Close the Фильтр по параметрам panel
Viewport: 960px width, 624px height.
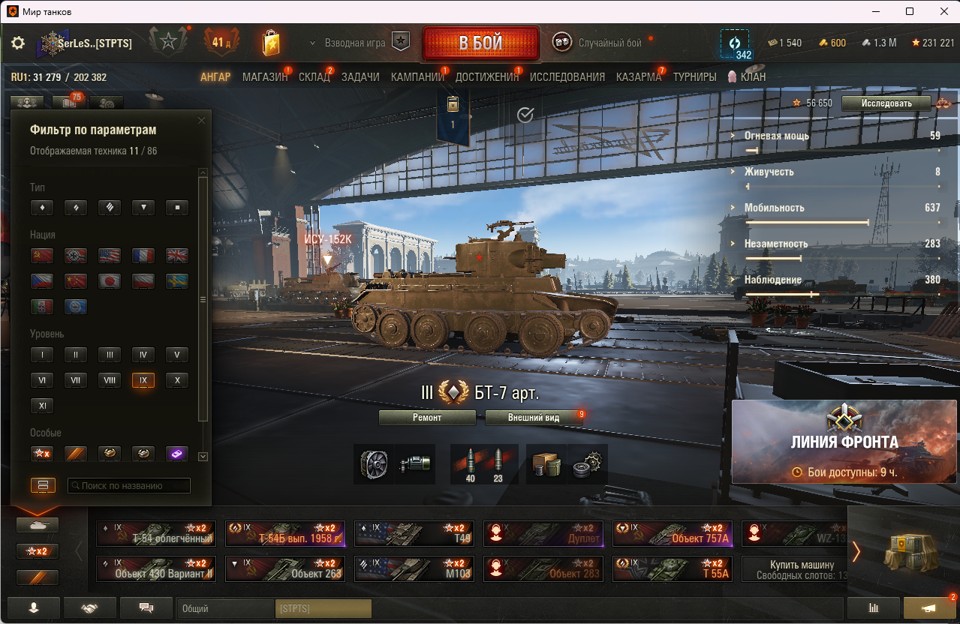201,121
